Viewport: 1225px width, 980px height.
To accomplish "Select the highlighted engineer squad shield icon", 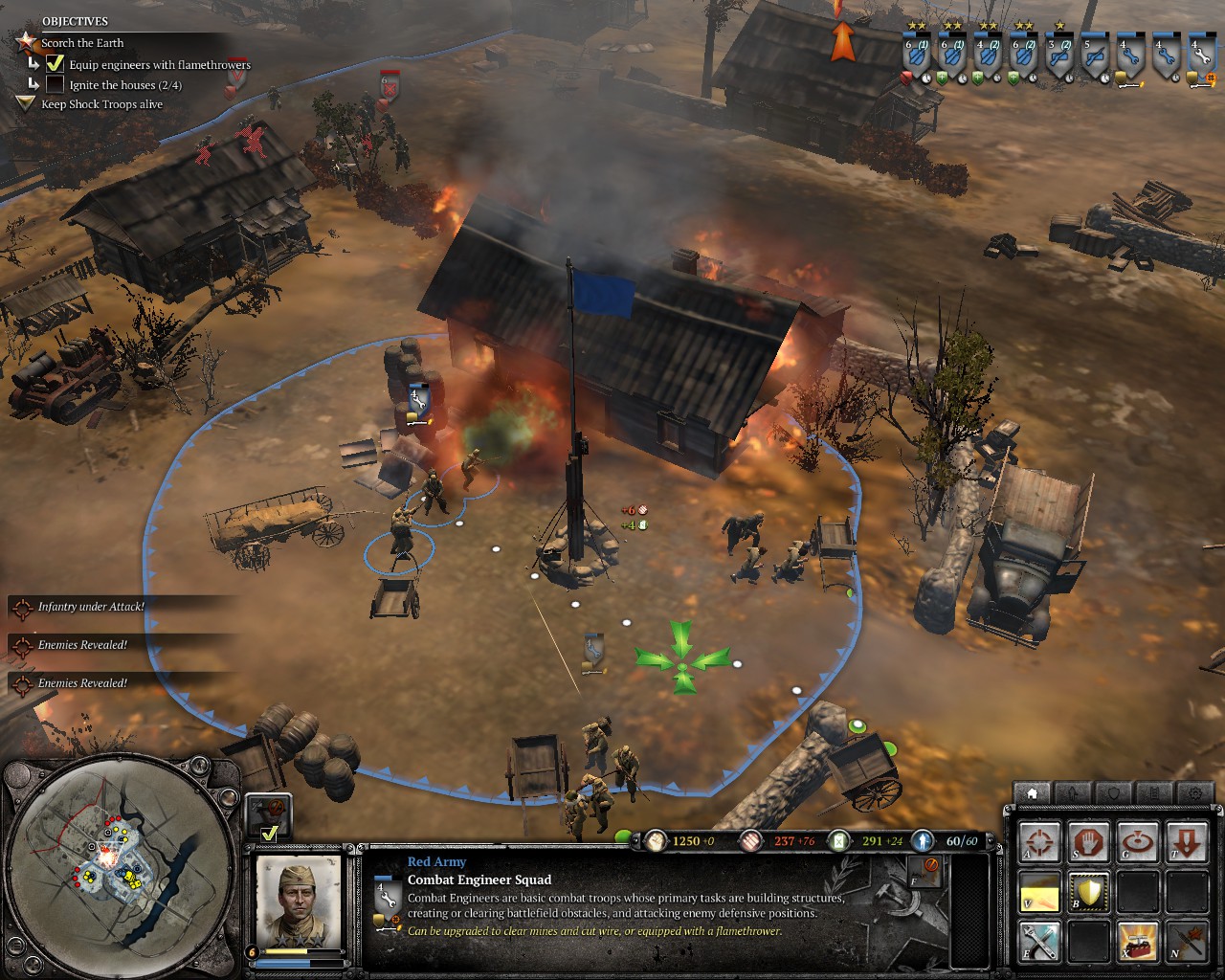I will click(x=1198, y=59).
